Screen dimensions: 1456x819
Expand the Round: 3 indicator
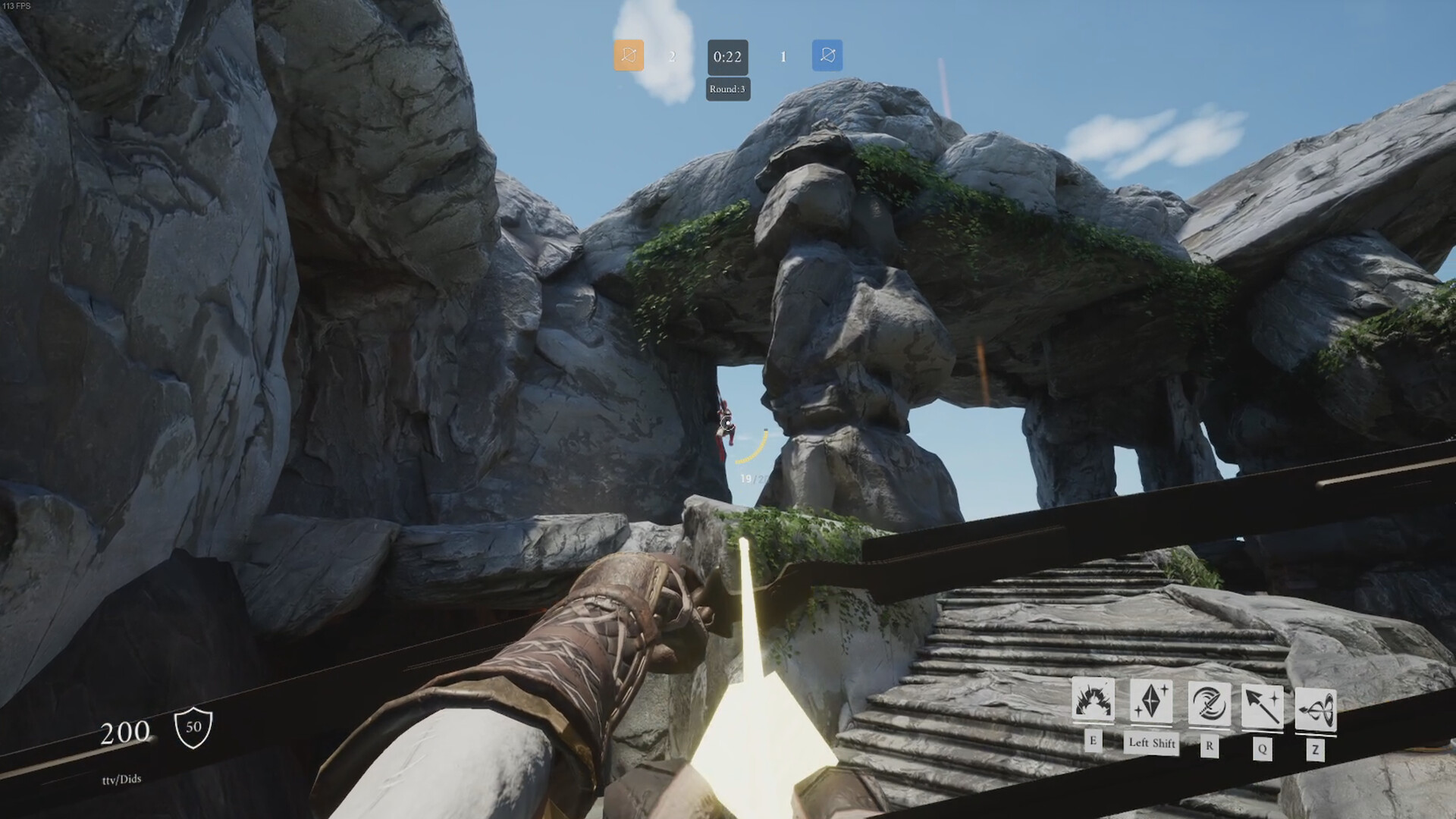[x=726, y=89]
